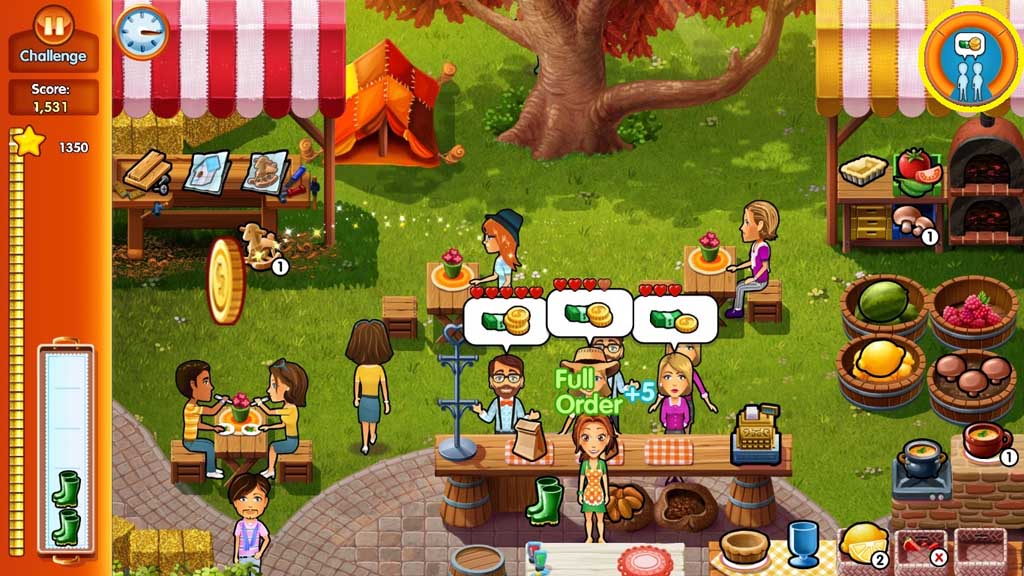The height and width of the screenshot is (576, 1024).
Task: Collect payment from the blonde woman's bubble
Action: pos(675,320)
